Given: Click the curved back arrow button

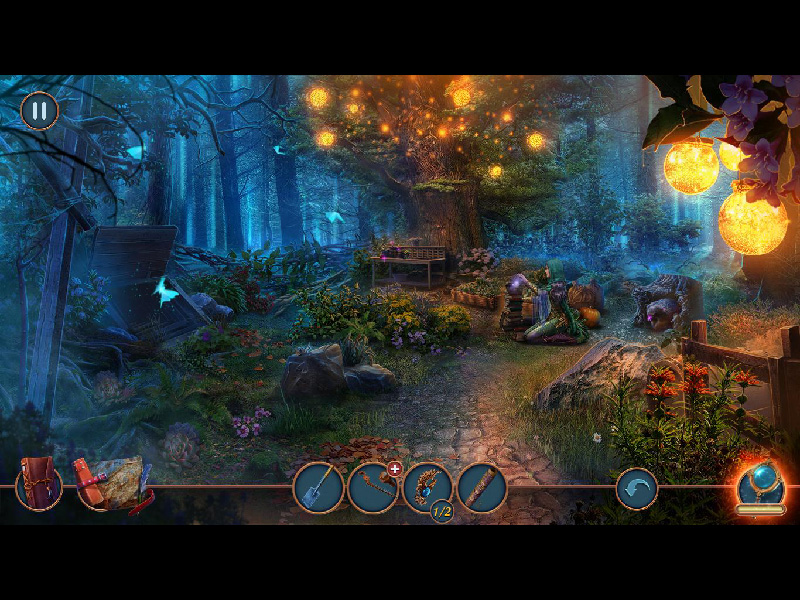Looking at the screenshot, I should pos(636,489).
